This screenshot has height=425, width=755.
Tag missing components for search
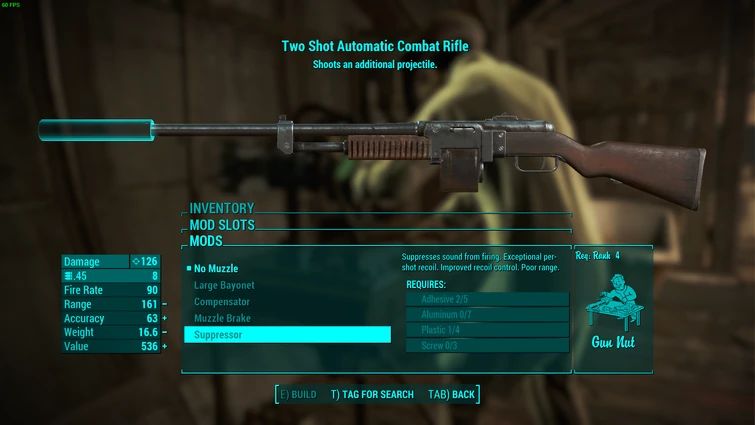coord(372,394)
